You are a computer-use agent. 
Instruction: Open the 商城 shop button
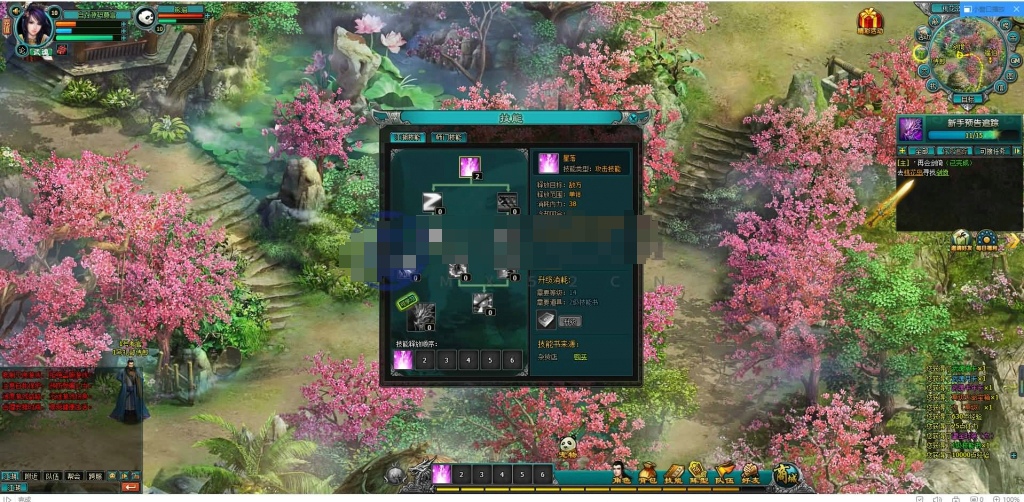[786, 475]
